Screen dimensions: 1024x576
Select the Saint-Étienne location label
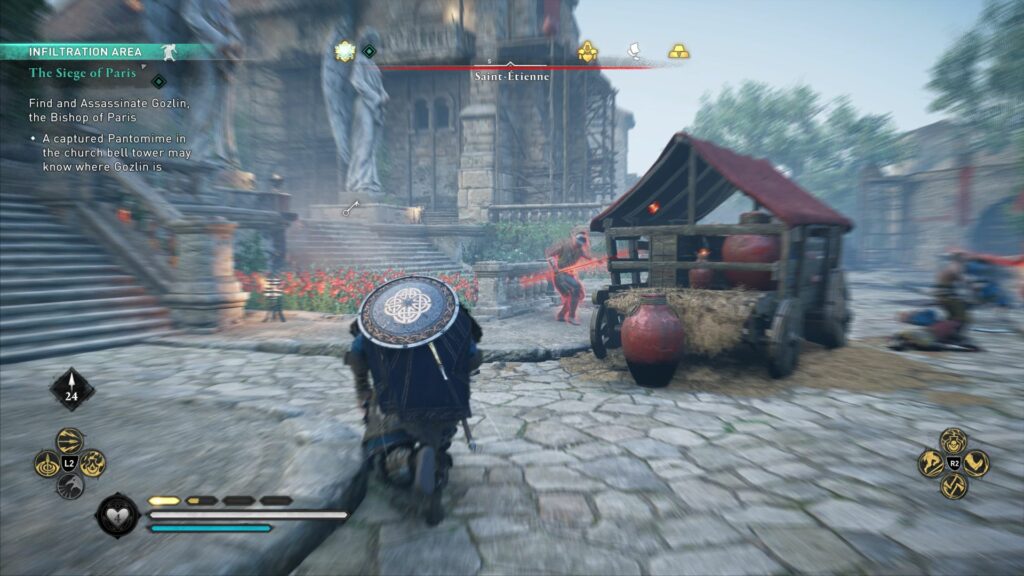click(x=512, y=77)
